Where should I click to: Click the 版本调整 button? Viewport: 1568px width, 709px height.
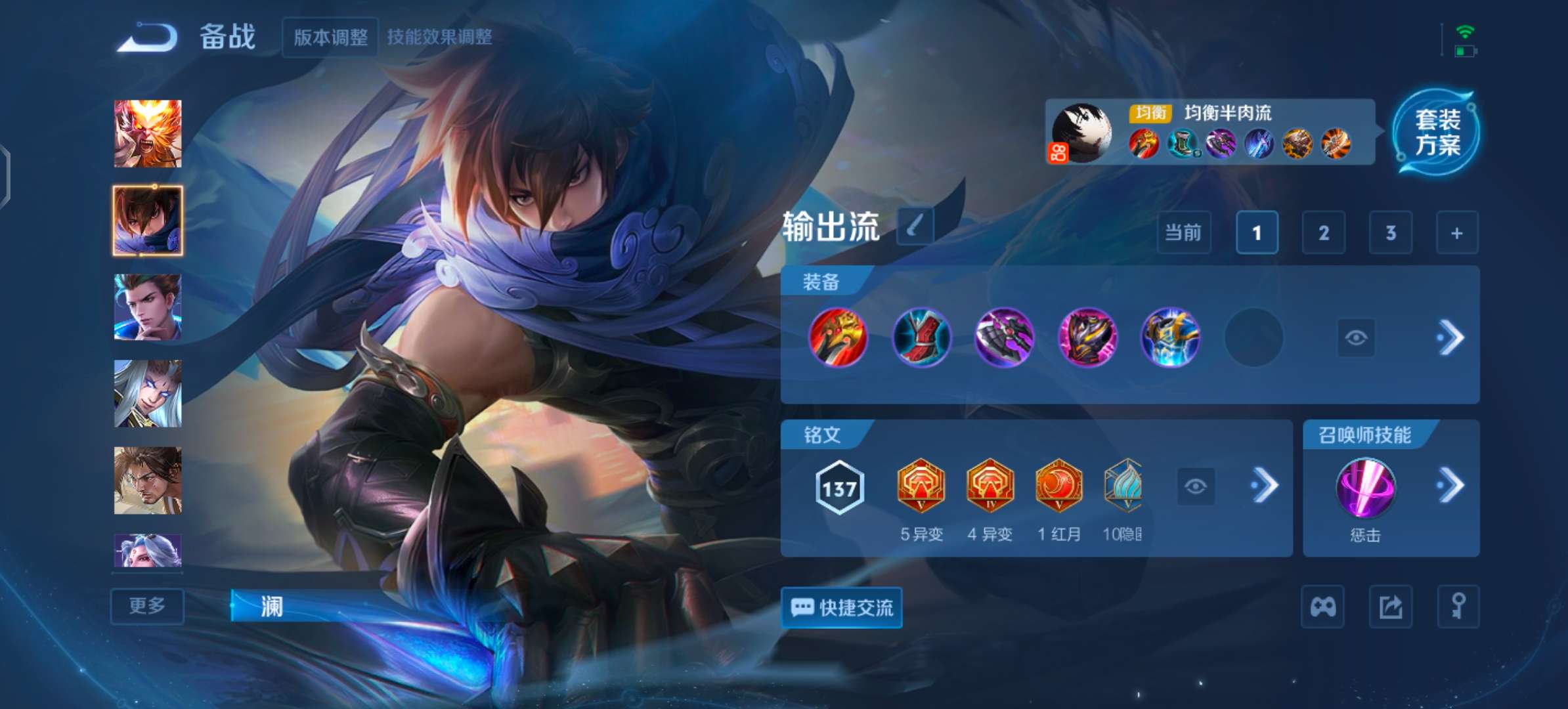330,37
